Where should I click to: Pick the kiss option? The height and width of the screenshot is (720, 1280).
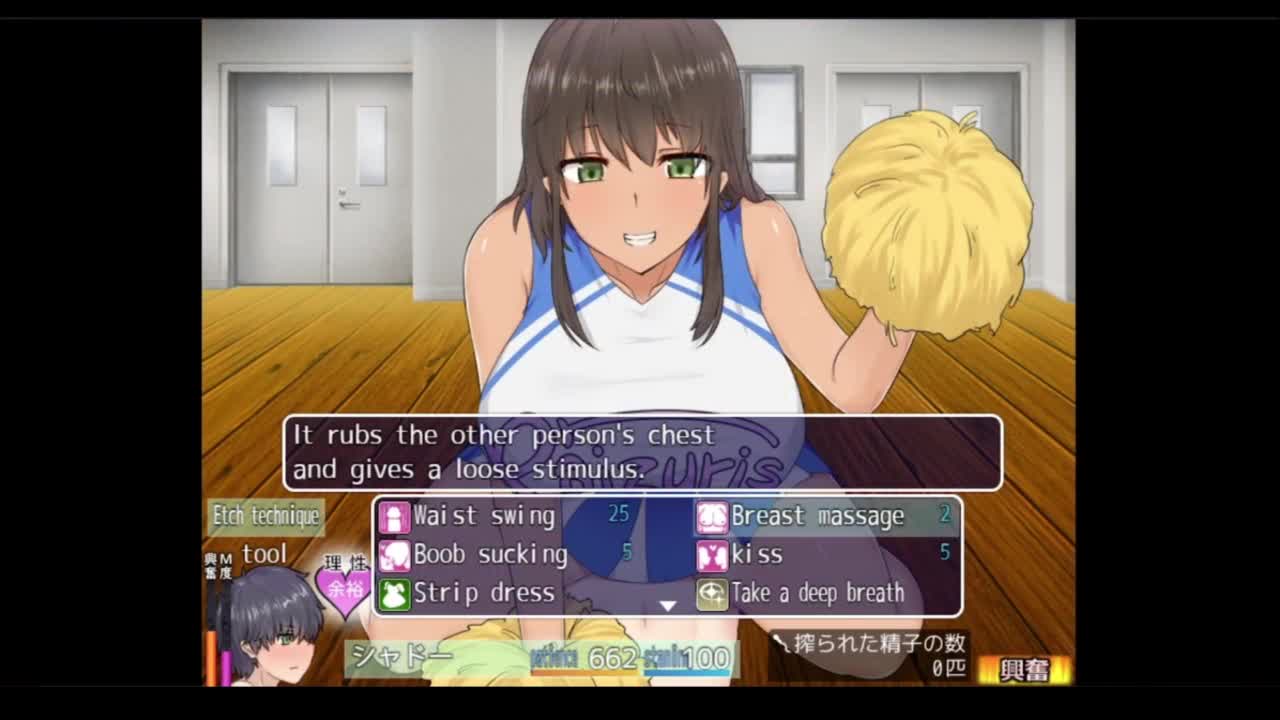[757, 554]
